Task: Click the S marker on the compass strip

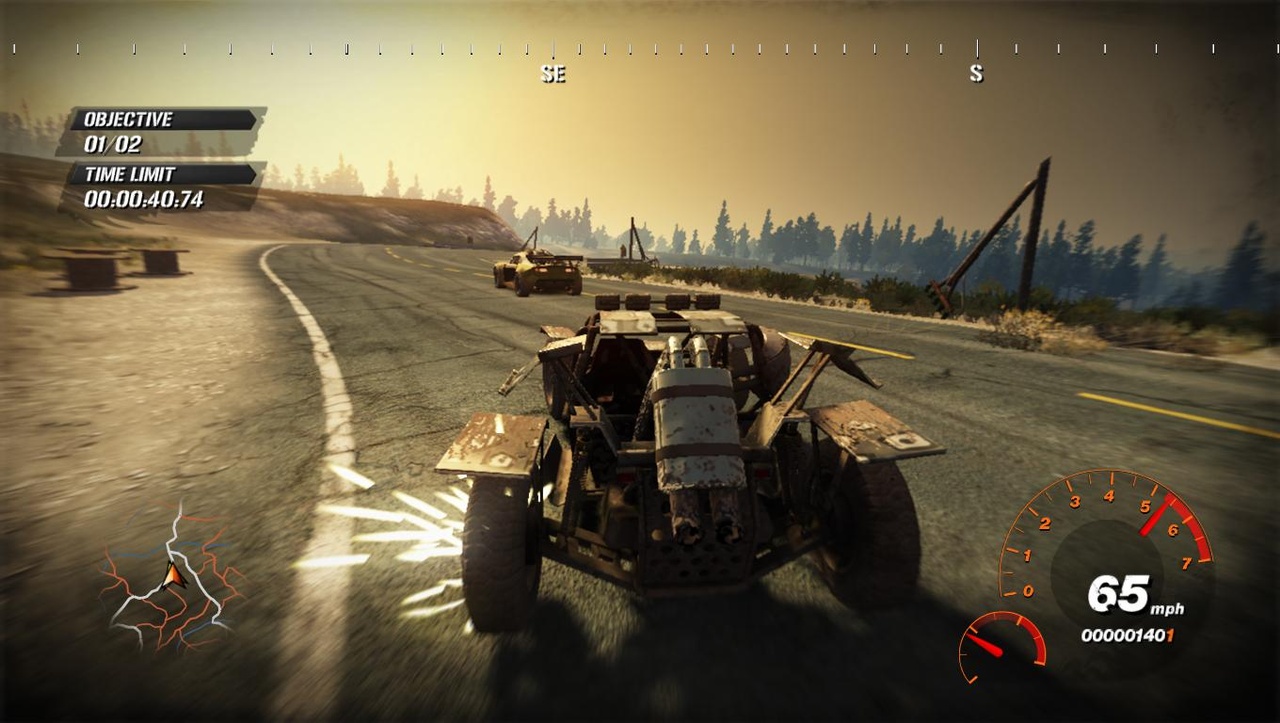Action: point(976,73)
